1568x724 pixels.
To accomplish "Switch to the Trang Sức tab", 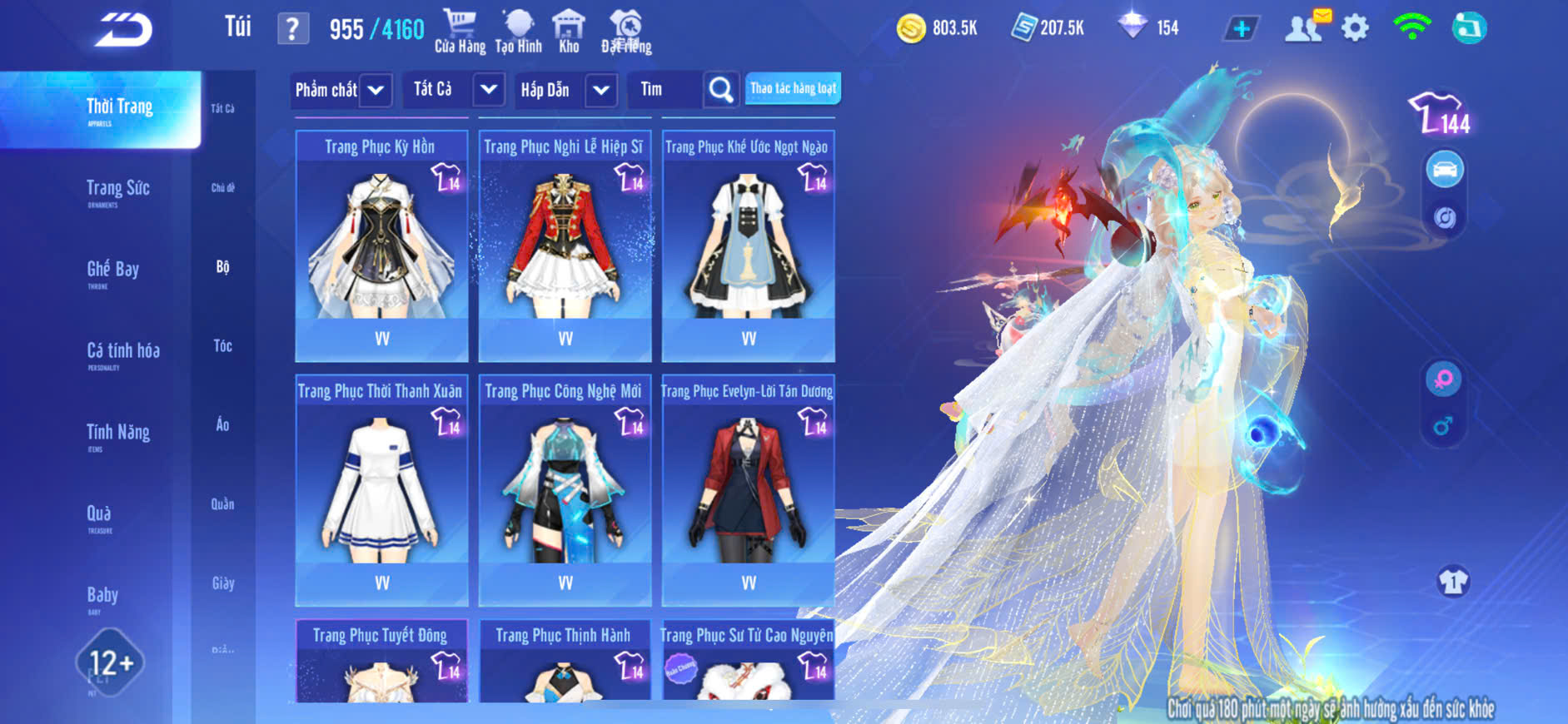I will click(117, 190).
